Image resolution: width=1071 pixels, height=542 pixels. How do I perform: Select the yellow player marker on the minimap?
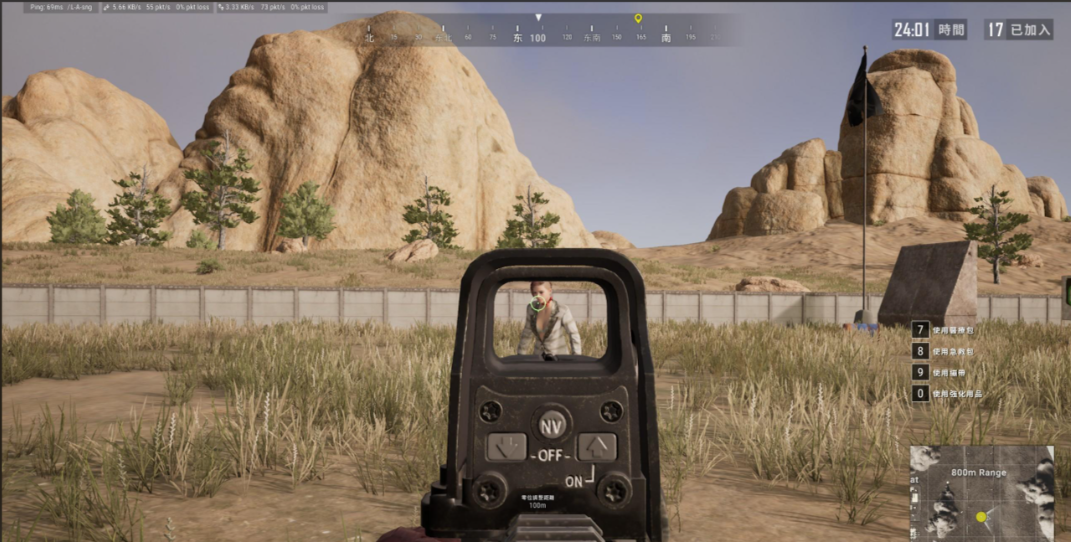(x=981, y=517)
